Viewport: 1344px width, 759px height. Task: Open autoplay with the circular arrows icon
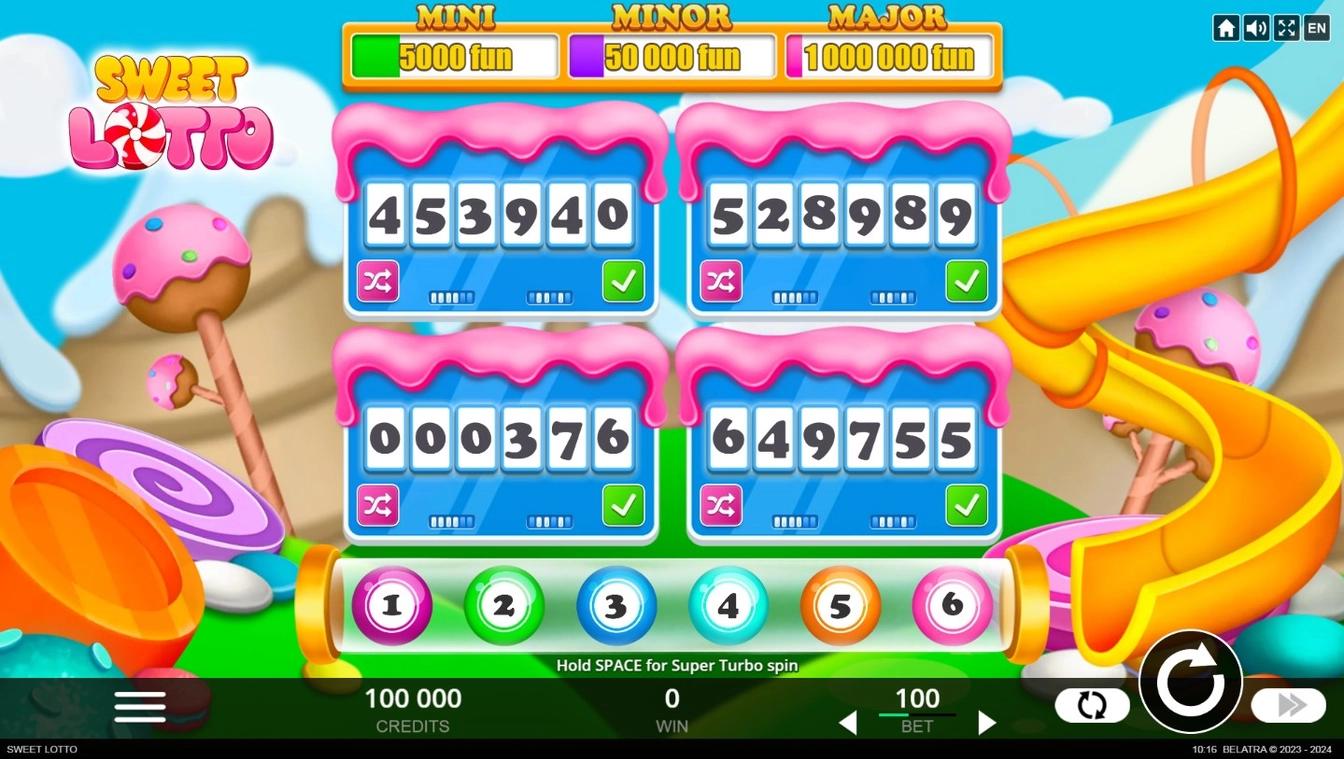tap(1092, 705)
